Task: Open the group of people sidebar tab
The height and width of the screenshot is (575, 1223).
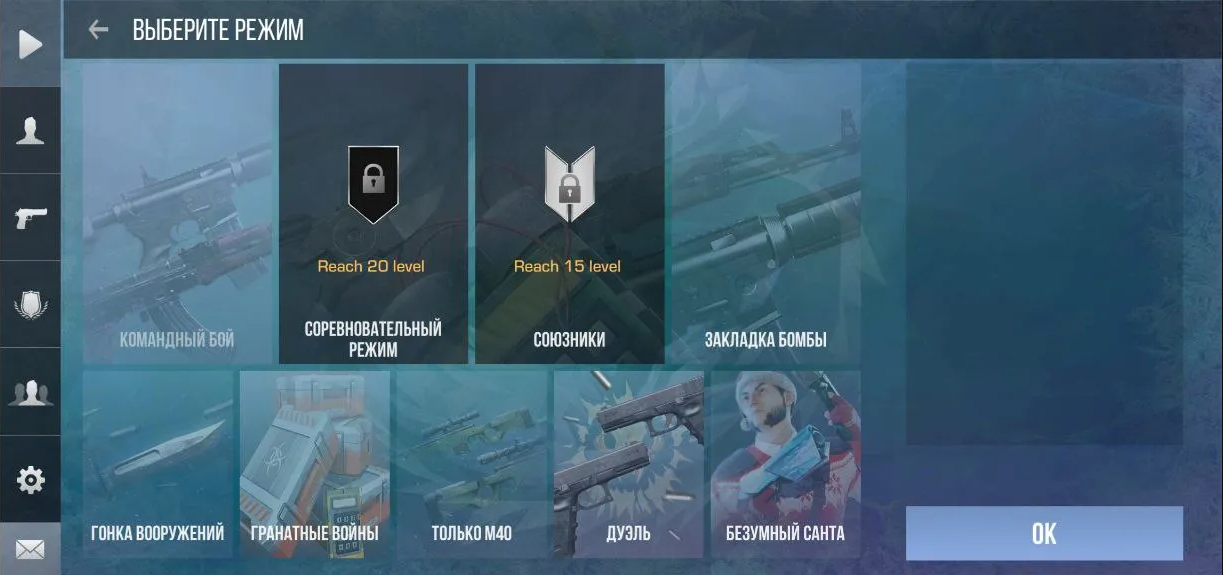Action: 30,392
